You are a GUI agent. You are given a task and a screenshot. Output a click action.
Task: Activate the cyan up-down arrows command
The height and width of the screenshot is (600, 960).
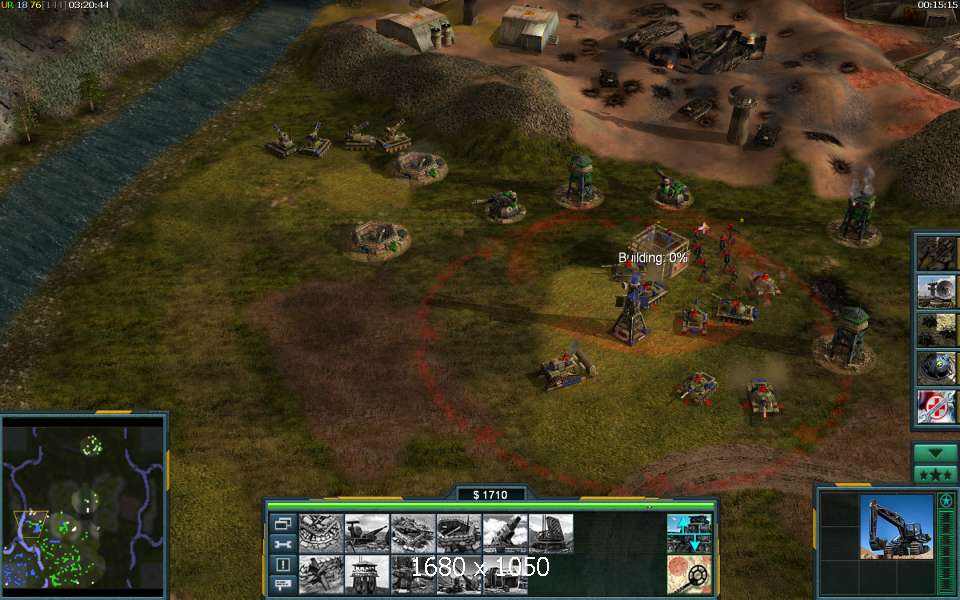click(689, 534)
